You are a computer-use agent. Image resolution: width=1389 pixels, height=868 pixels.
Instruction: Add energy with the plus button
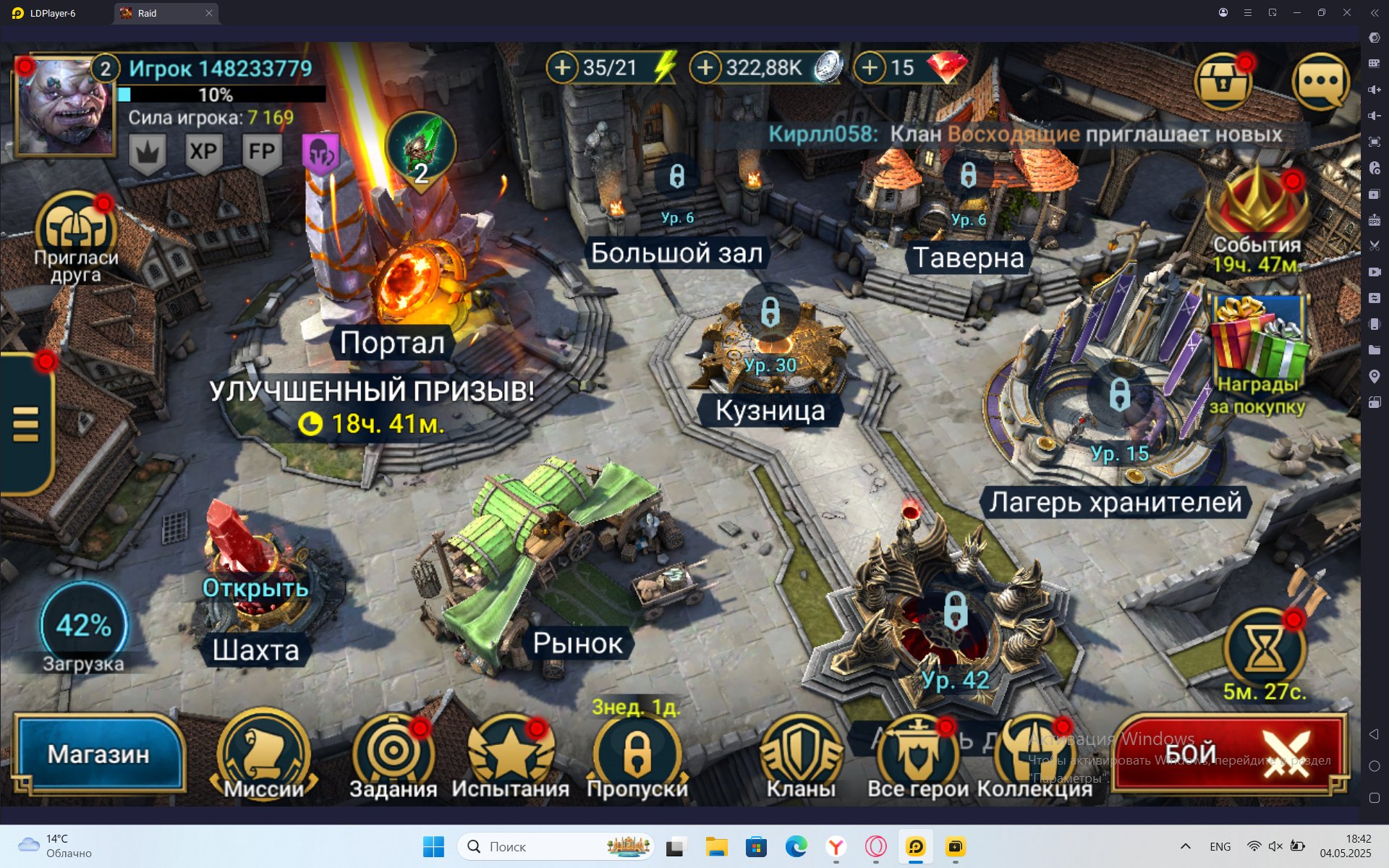click(562, 68)
